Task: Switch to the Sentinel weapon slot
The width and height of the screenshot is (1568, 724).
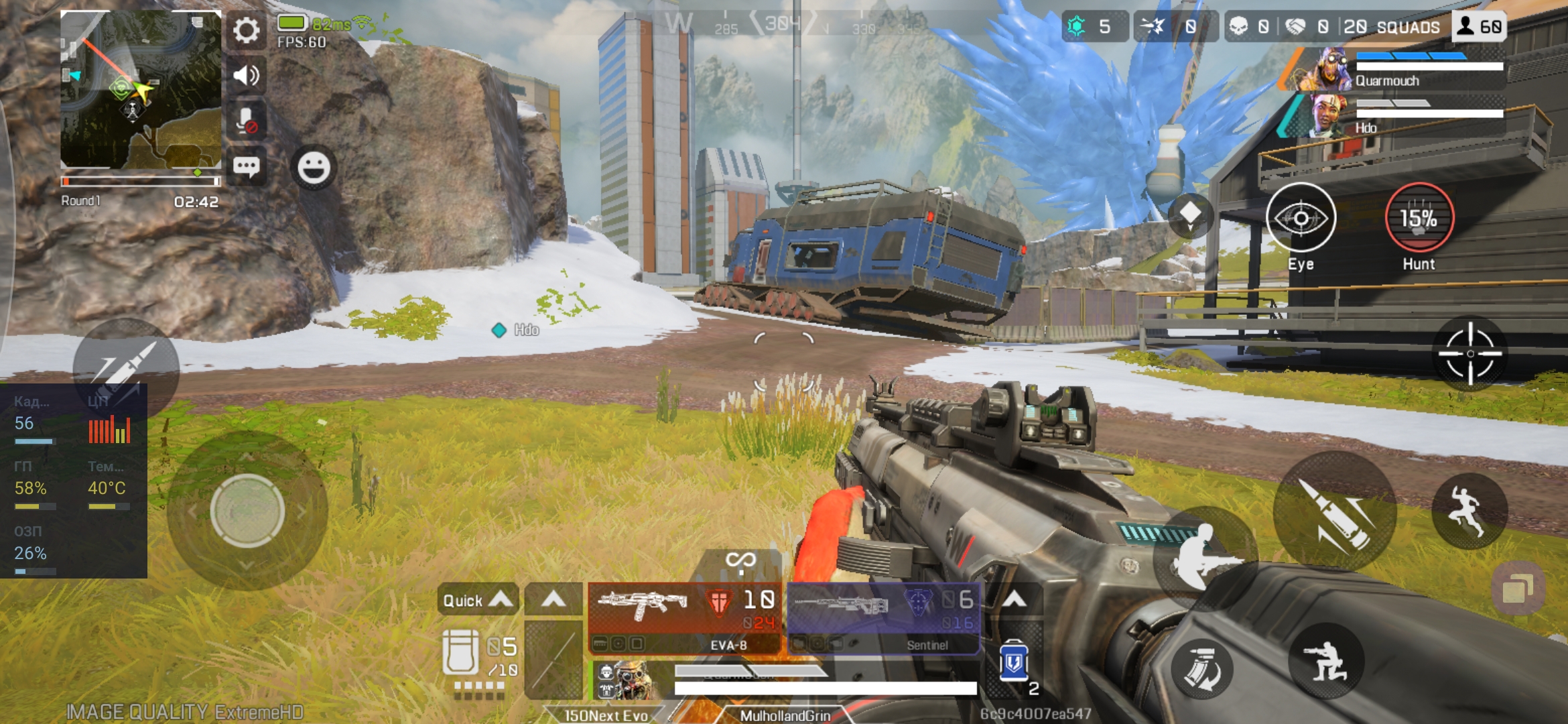Action: pos(884,617)
